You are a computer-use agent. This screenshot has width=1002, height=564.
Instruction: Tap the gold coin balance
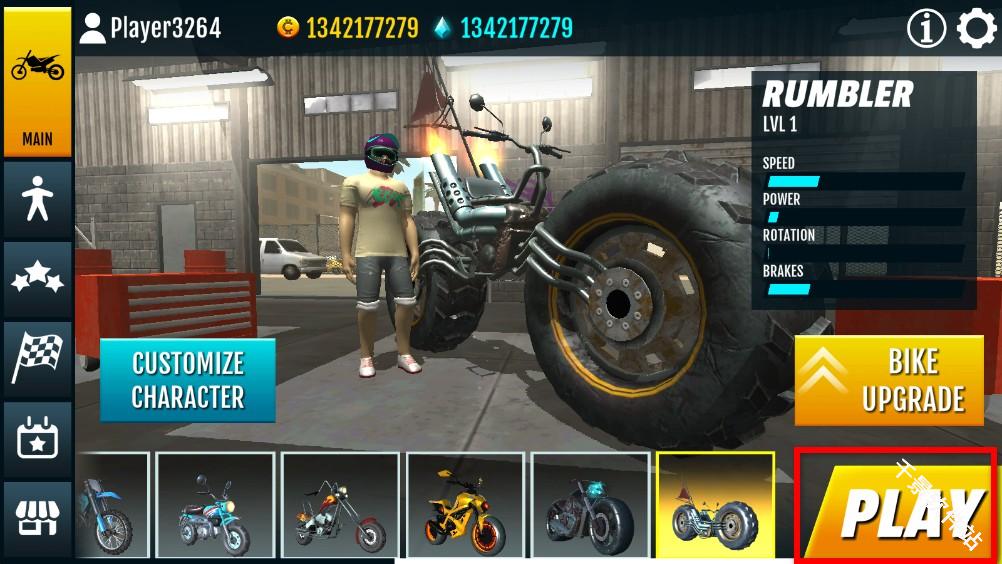[x=348, y=28]
